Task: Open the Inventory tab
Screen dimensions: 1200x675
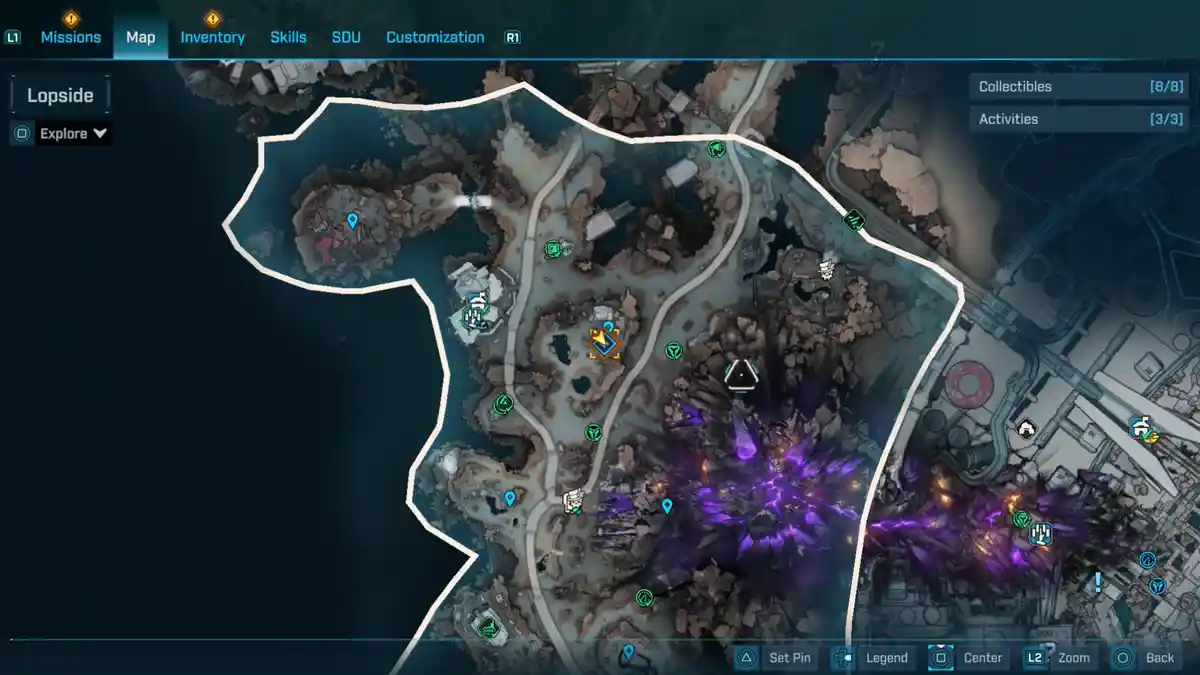Action: 212,37
